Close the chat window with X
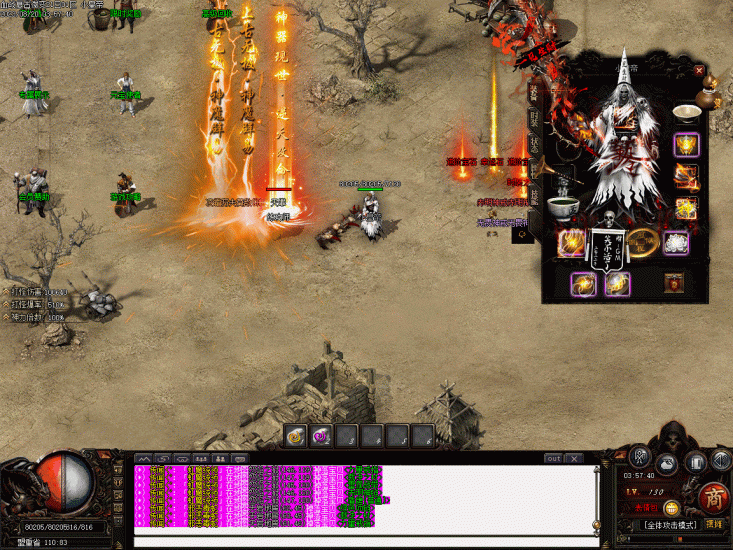This screenshot has height=550, width=733. click(574, 458)
